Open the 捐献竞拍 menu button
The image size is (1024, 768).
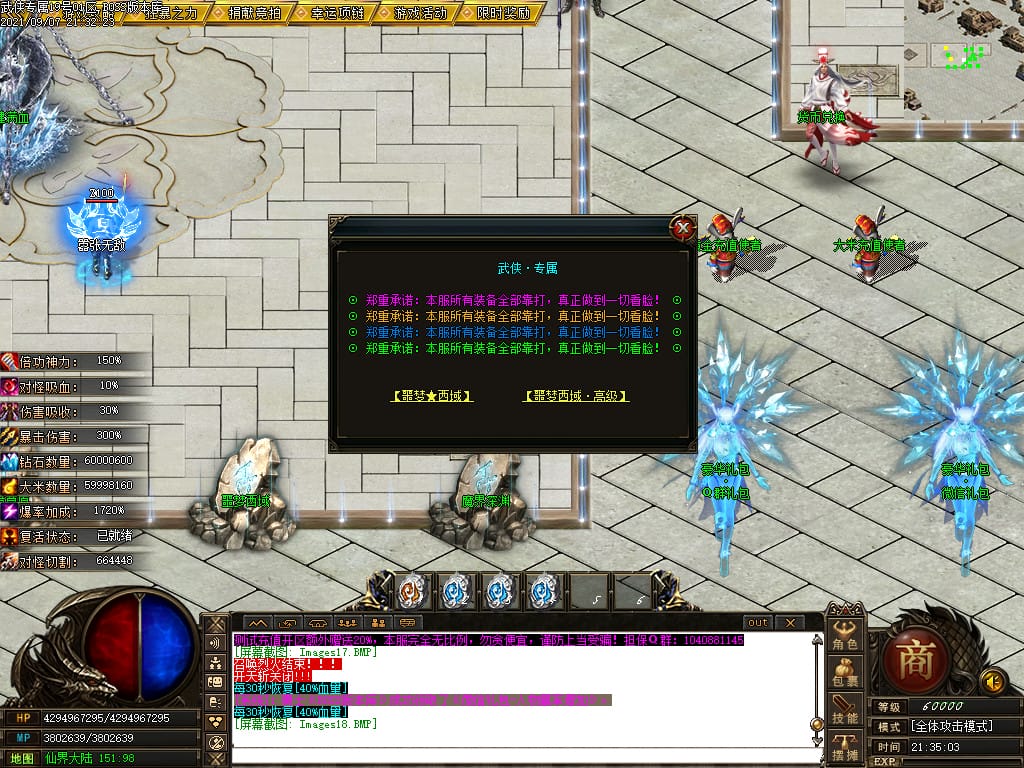253,13
